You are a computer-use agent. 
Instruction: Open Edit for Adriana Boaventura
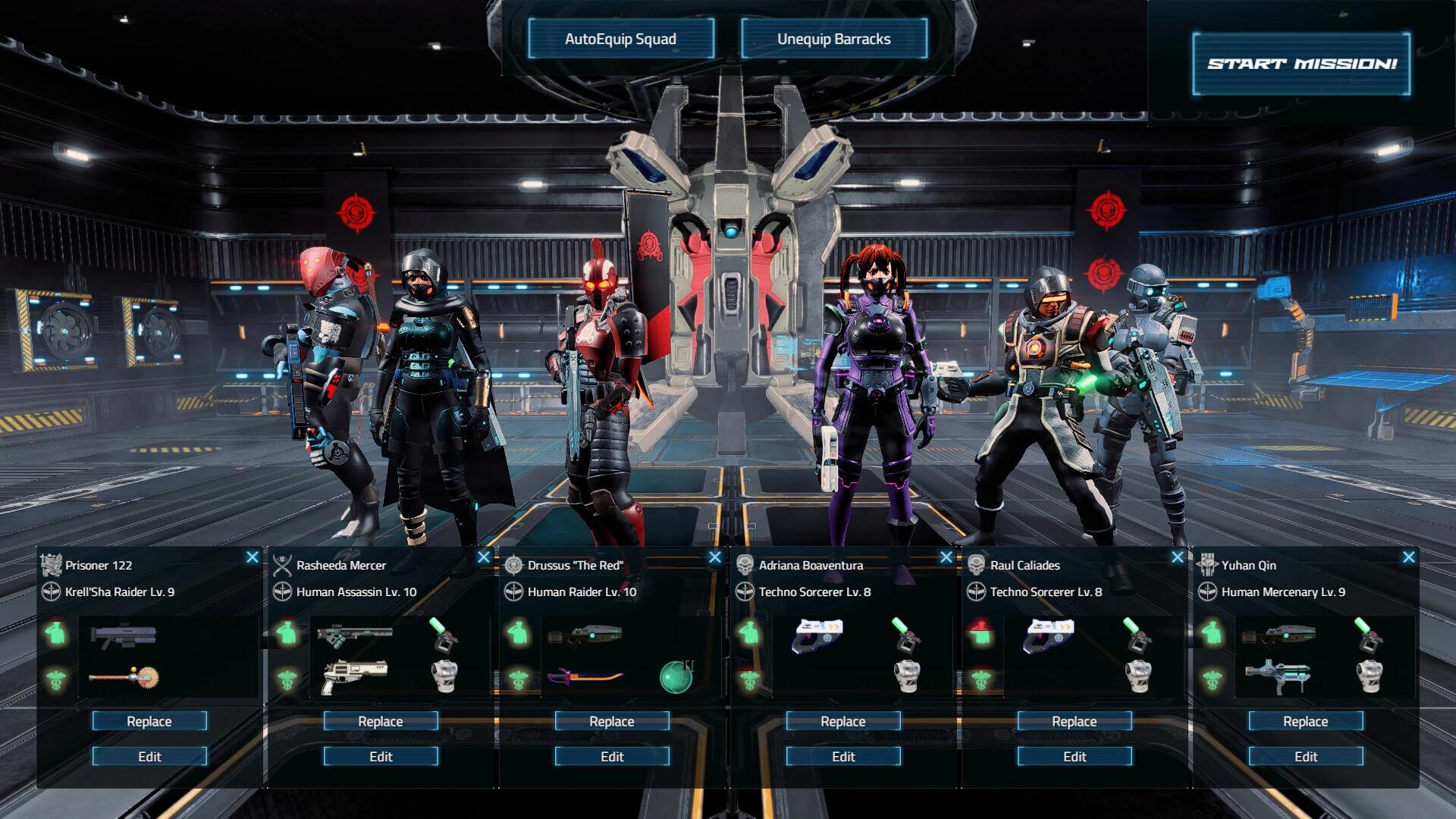click(x=843, y=756)
